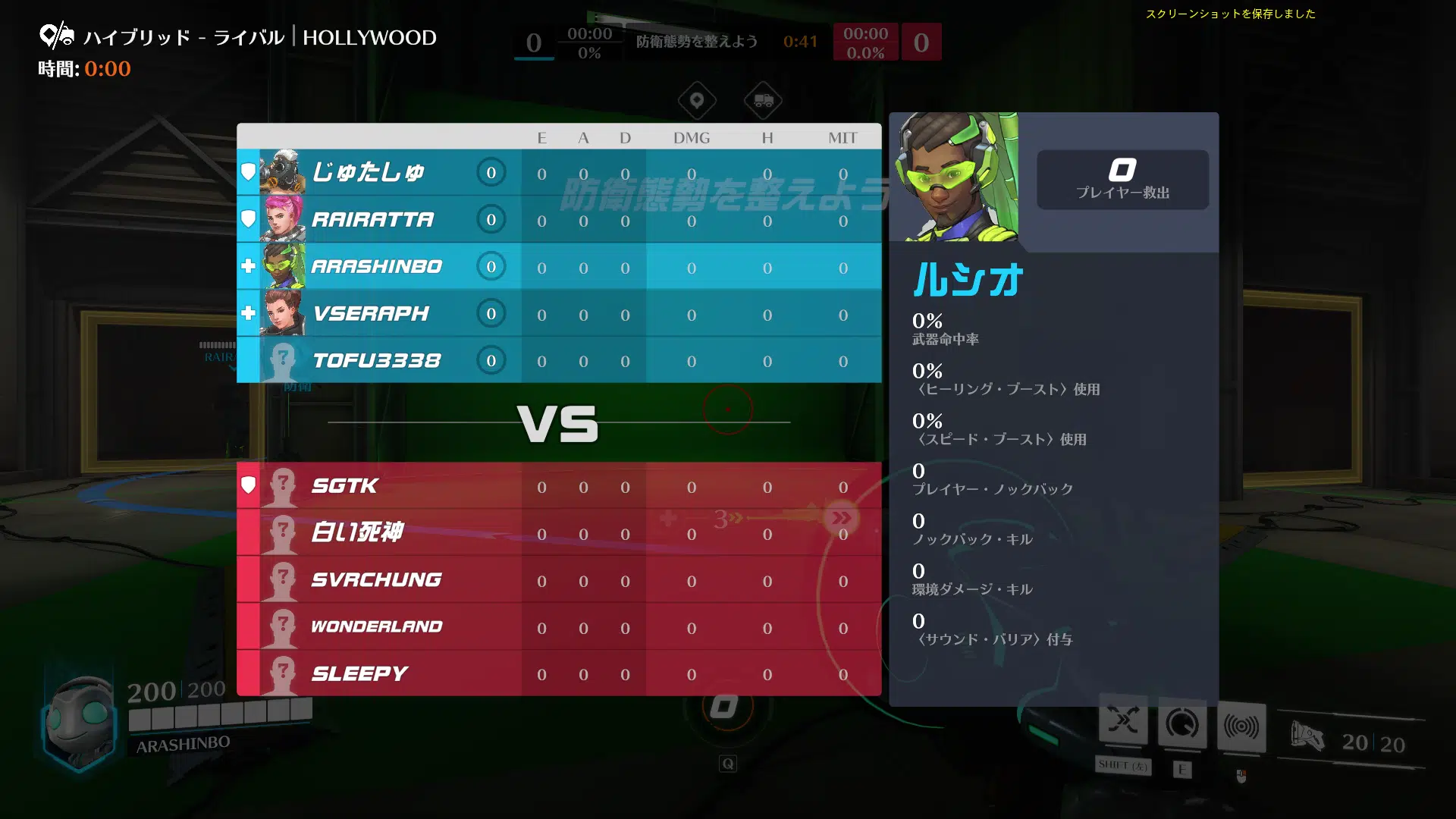
Task: Expand the MIT column header
Action: click(844, 137)
